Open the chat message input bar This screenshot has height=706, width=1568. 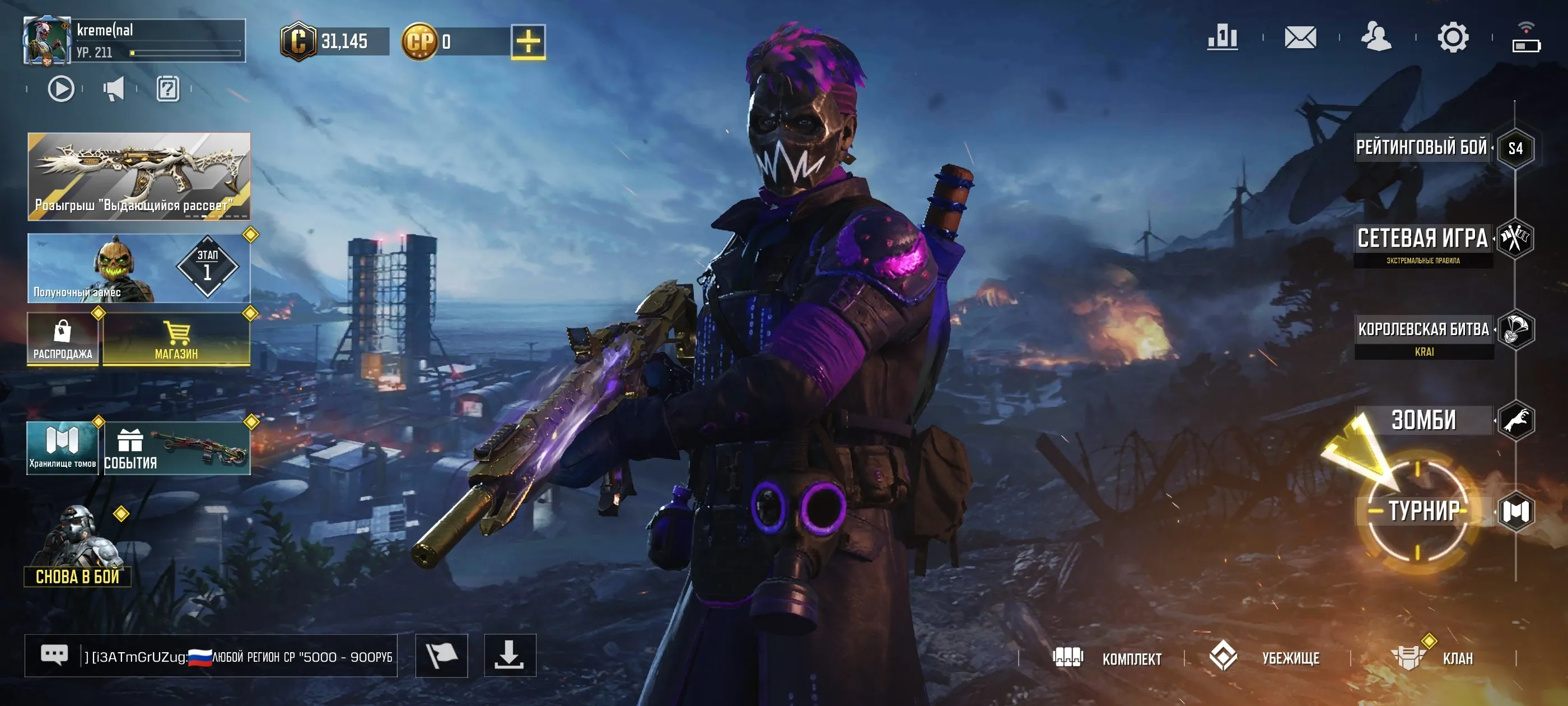pos(213,656)
